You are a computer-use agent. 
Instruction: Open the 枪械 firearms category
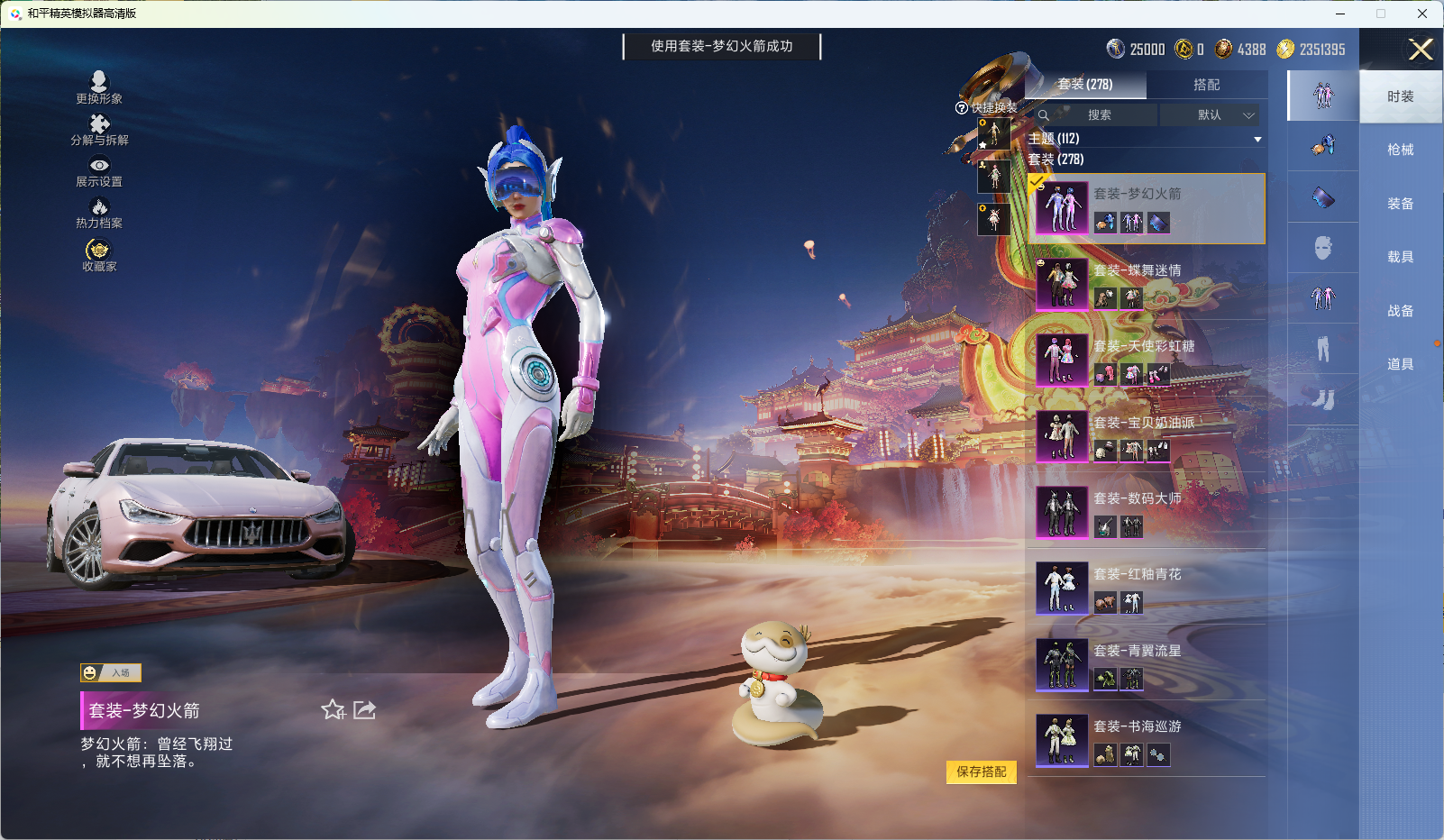[1400, 150]
